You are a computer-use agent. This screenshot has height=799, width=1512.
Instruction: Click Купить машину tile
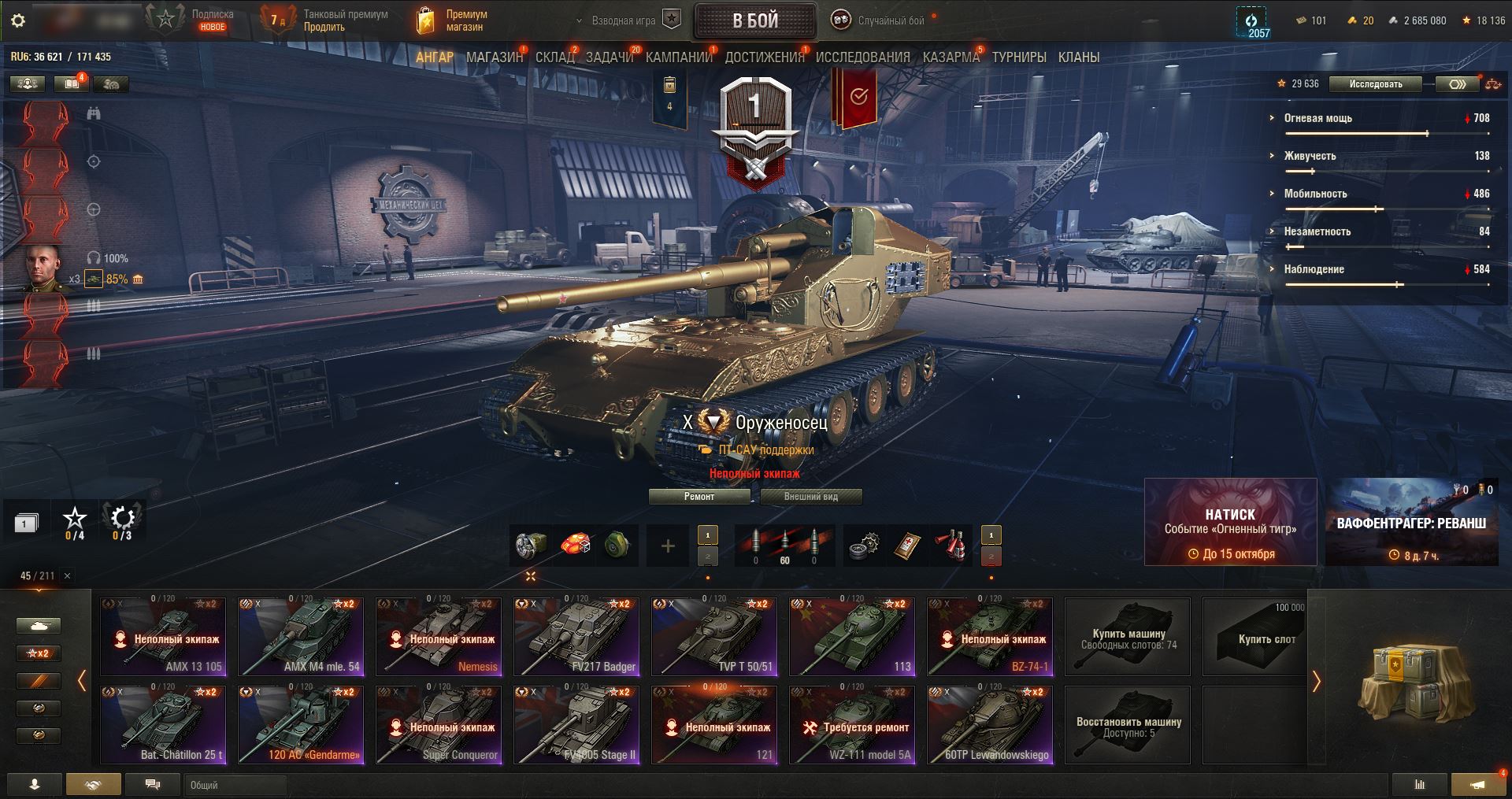click(1128, 637)
